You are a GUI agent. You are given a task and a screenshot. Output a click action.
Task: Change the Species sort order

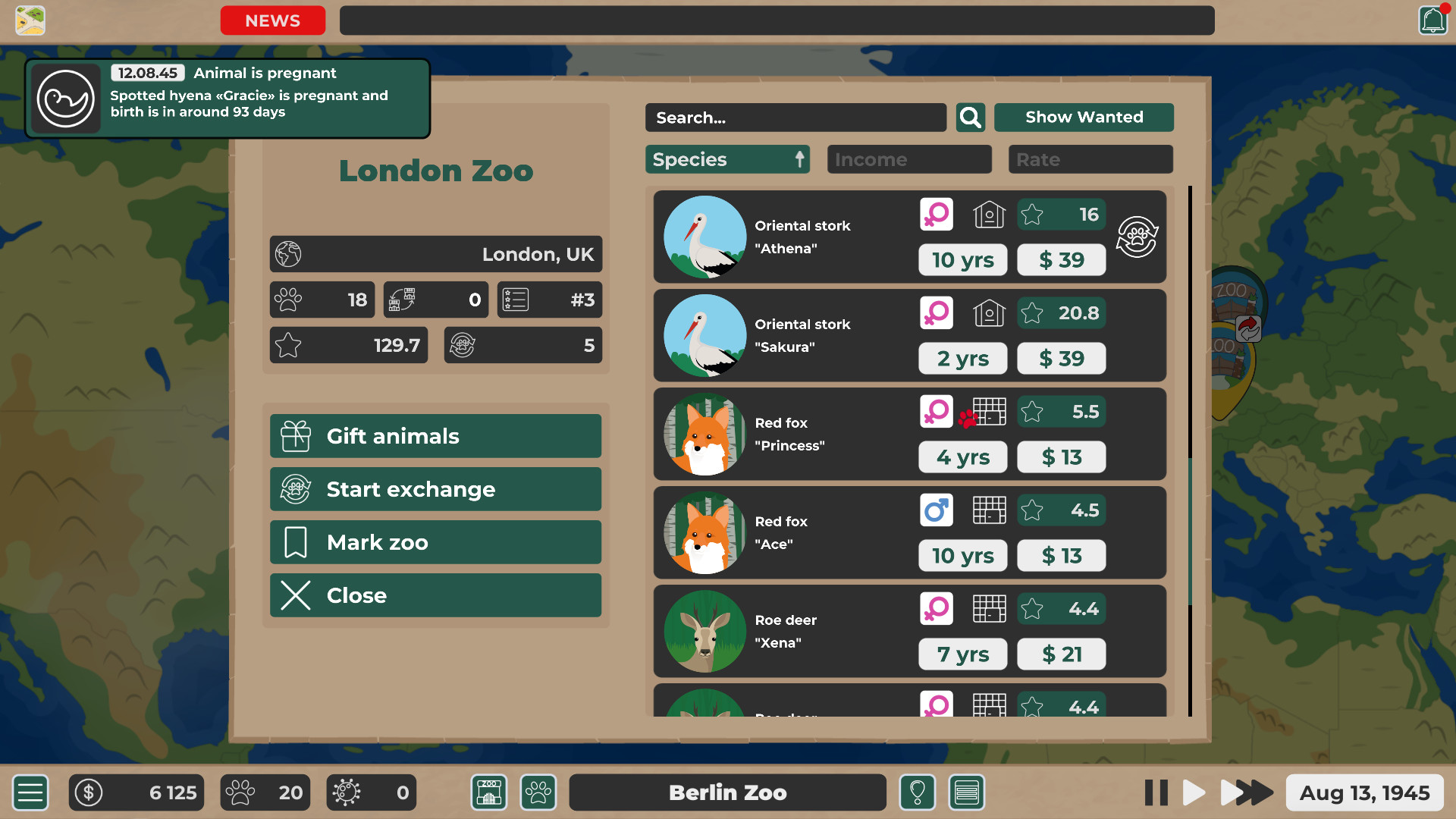tap(726, 159)
